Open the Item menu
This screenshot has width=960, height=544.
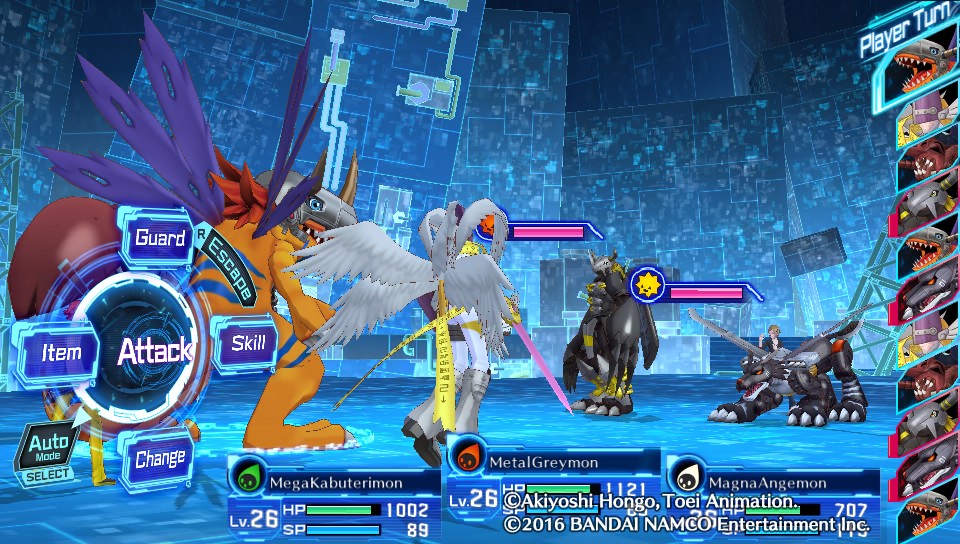click(60, 352)
